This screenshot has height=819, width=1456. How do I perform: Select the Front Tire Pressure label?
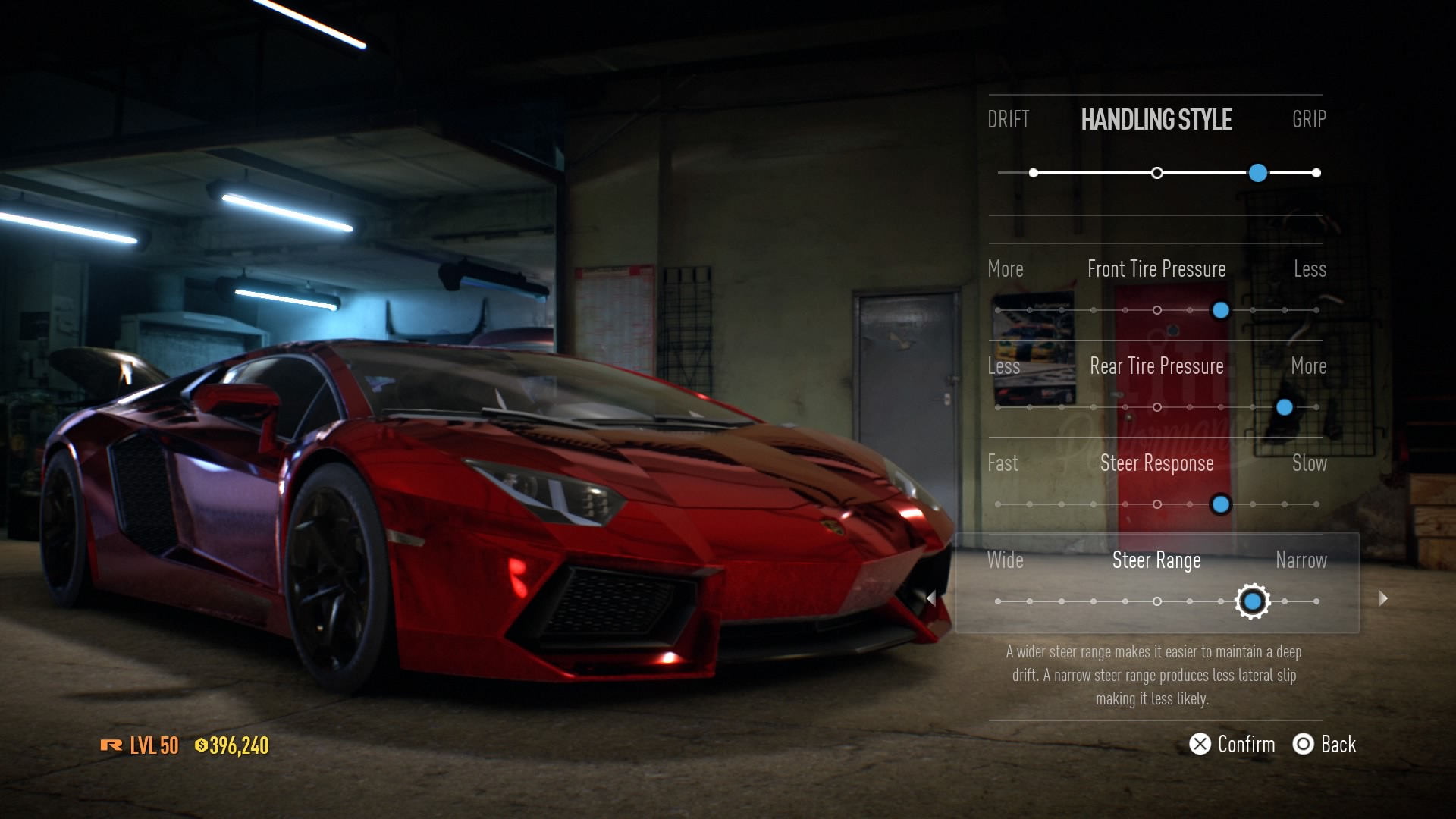click(1156, 269)
